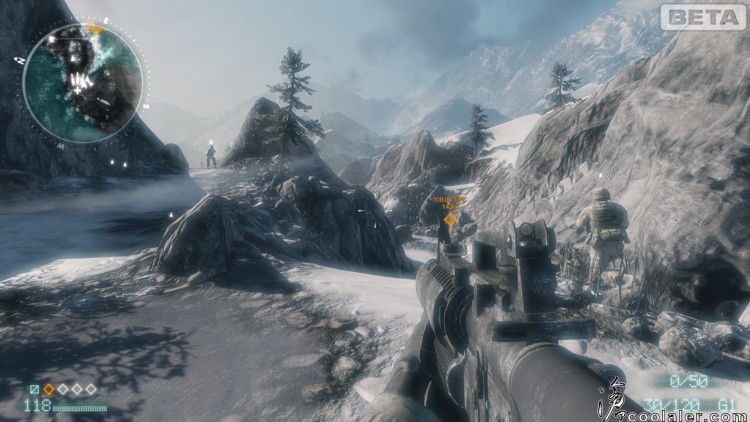Select the orange objective diamond marker
The width and height of the screenshot is (750, 422).
click(x=450, y=218)
